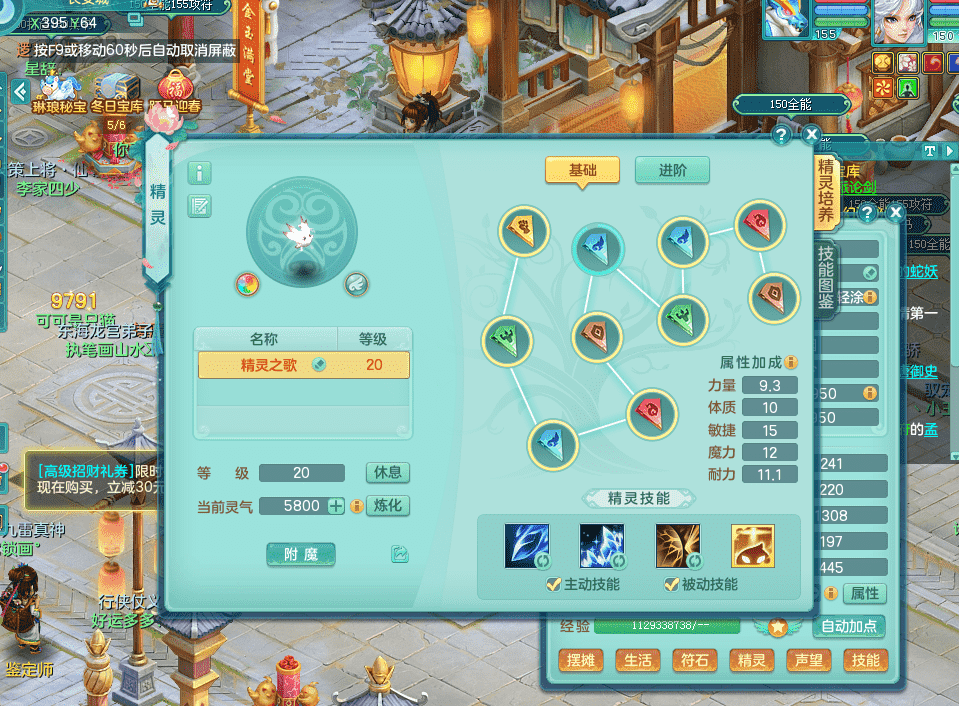Click the 休息 button

pos(388,473)
